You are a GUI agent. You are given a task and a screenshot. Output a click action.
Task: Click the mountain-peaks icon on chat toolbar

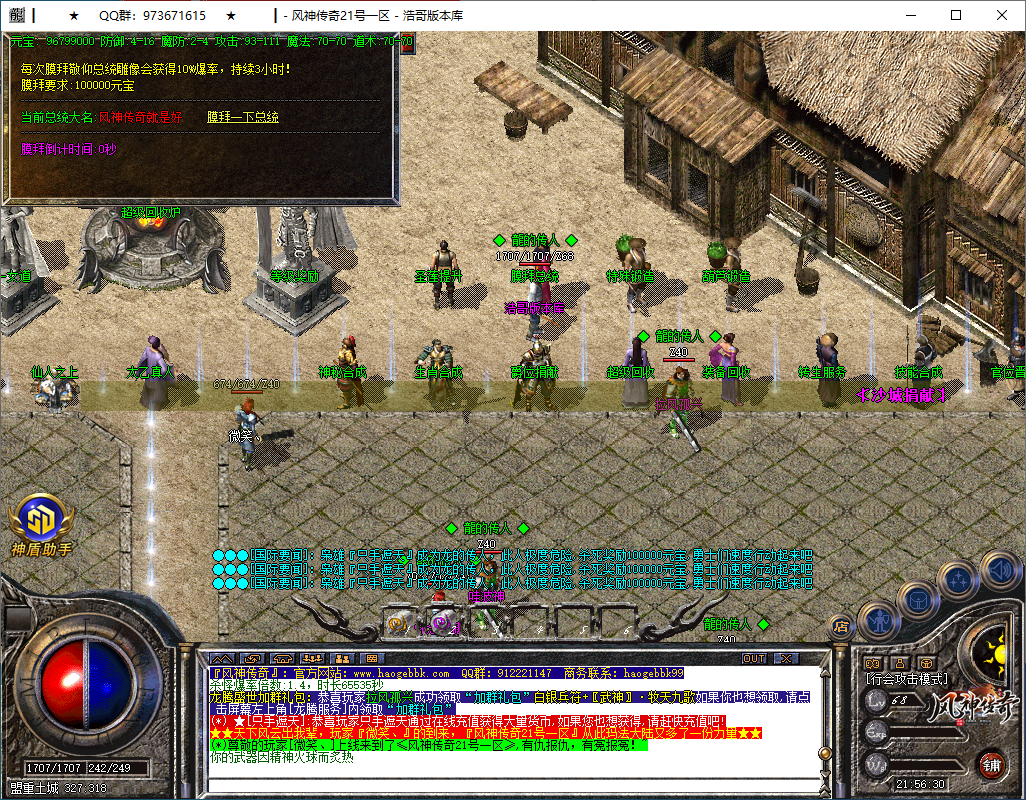click(221, 659)
